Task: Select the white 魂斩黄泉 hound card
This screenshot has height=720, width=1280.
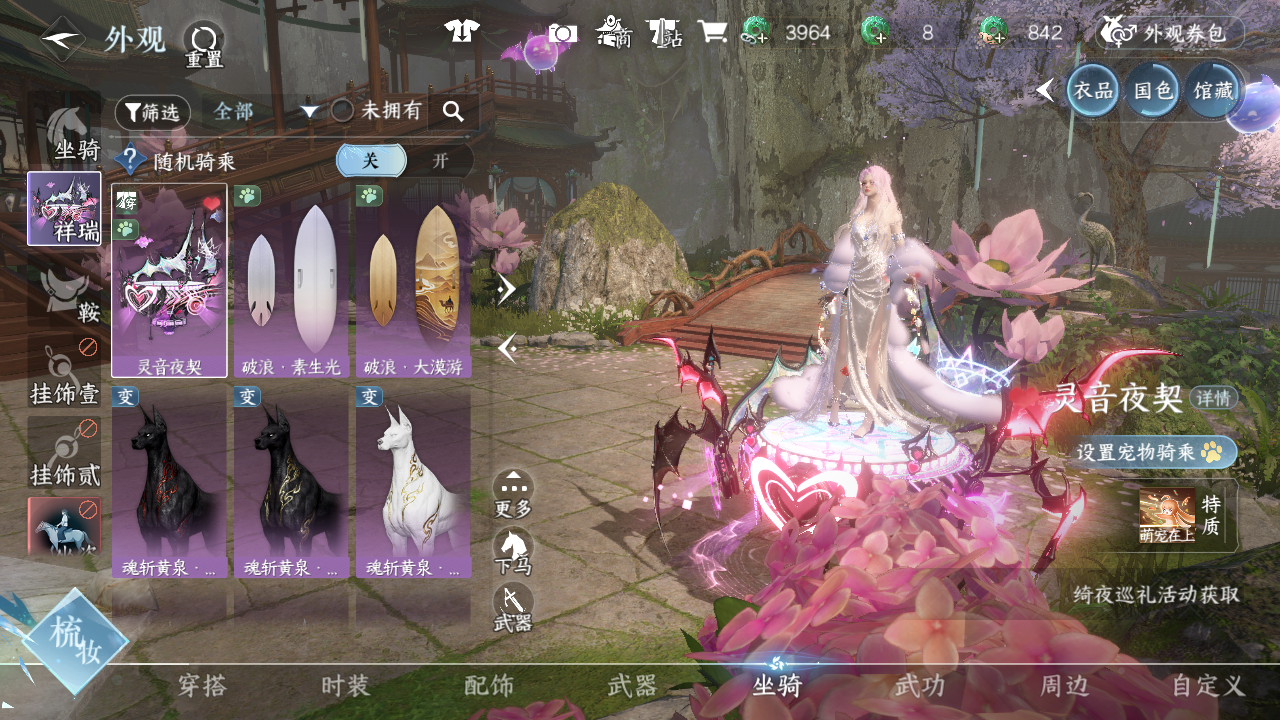Action: point(413,482)
